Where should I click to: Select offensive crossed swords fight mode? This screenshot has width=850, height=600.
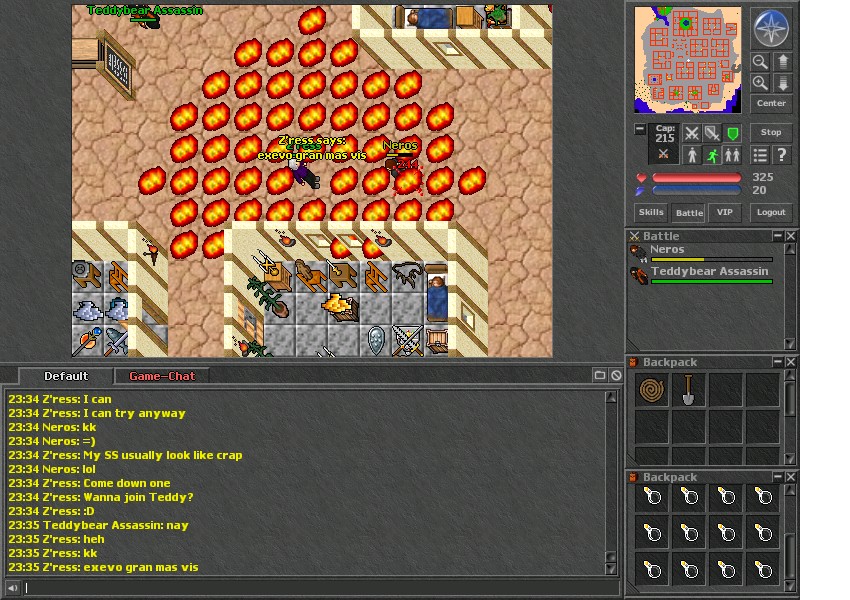click(x=691, y=133)
